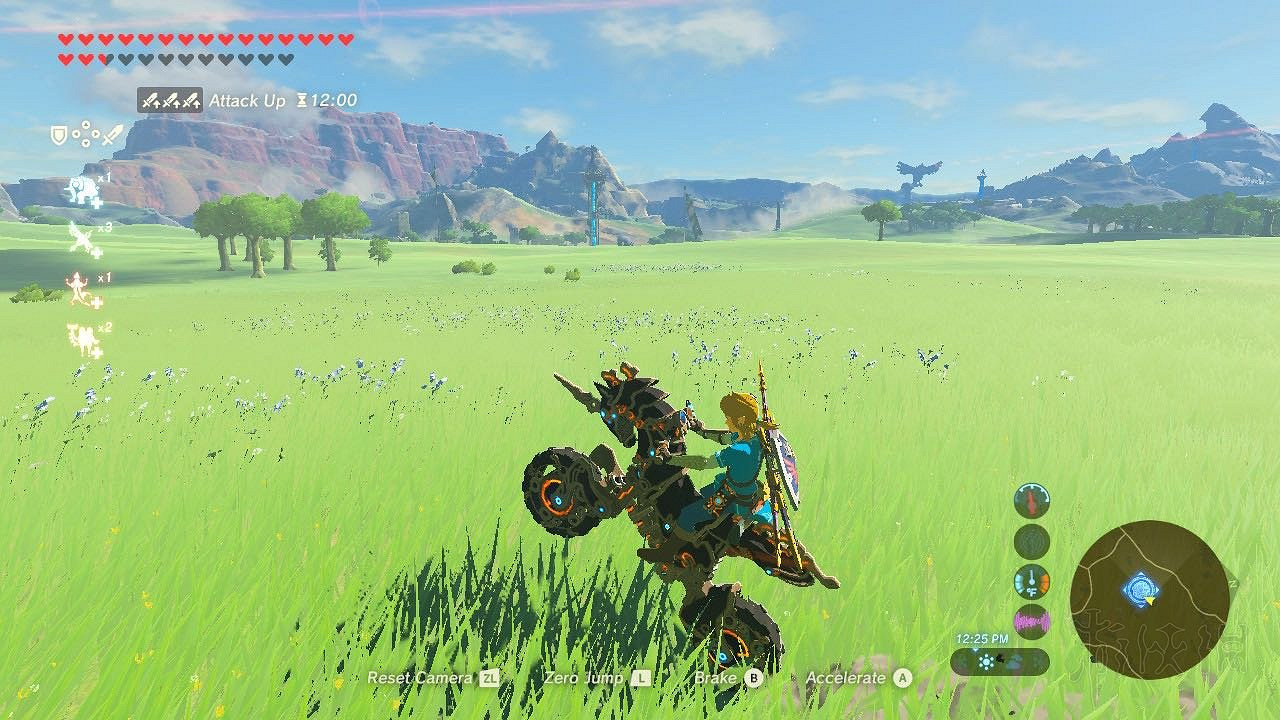Click the Fahrenheit temperature gauge
Viewport: 1280px width, 720px height.
(1031, 580)
